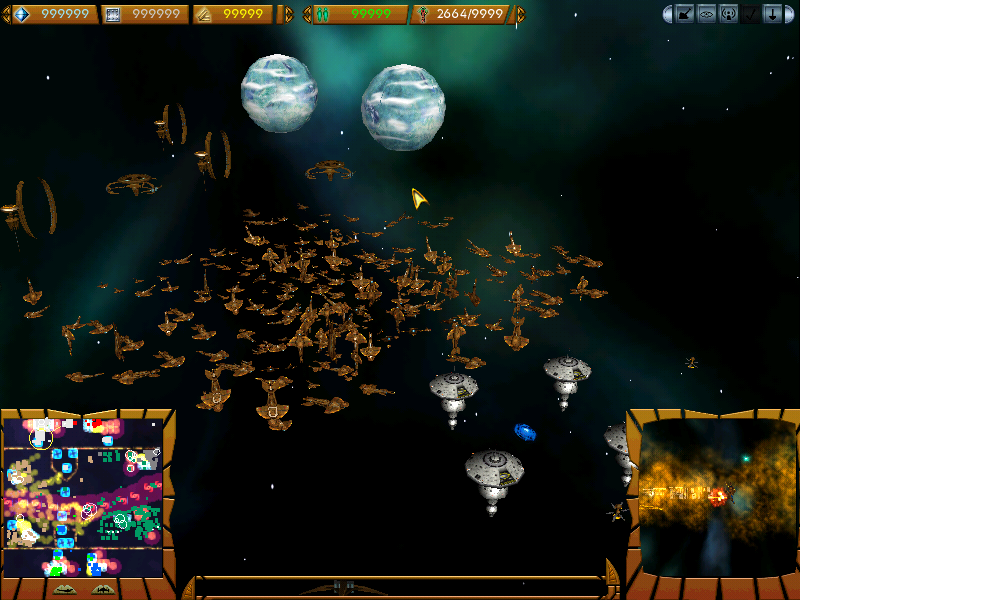Click the cinematic viewer window with explosion
Screen dimensions: 982x604
coord(718,497)
